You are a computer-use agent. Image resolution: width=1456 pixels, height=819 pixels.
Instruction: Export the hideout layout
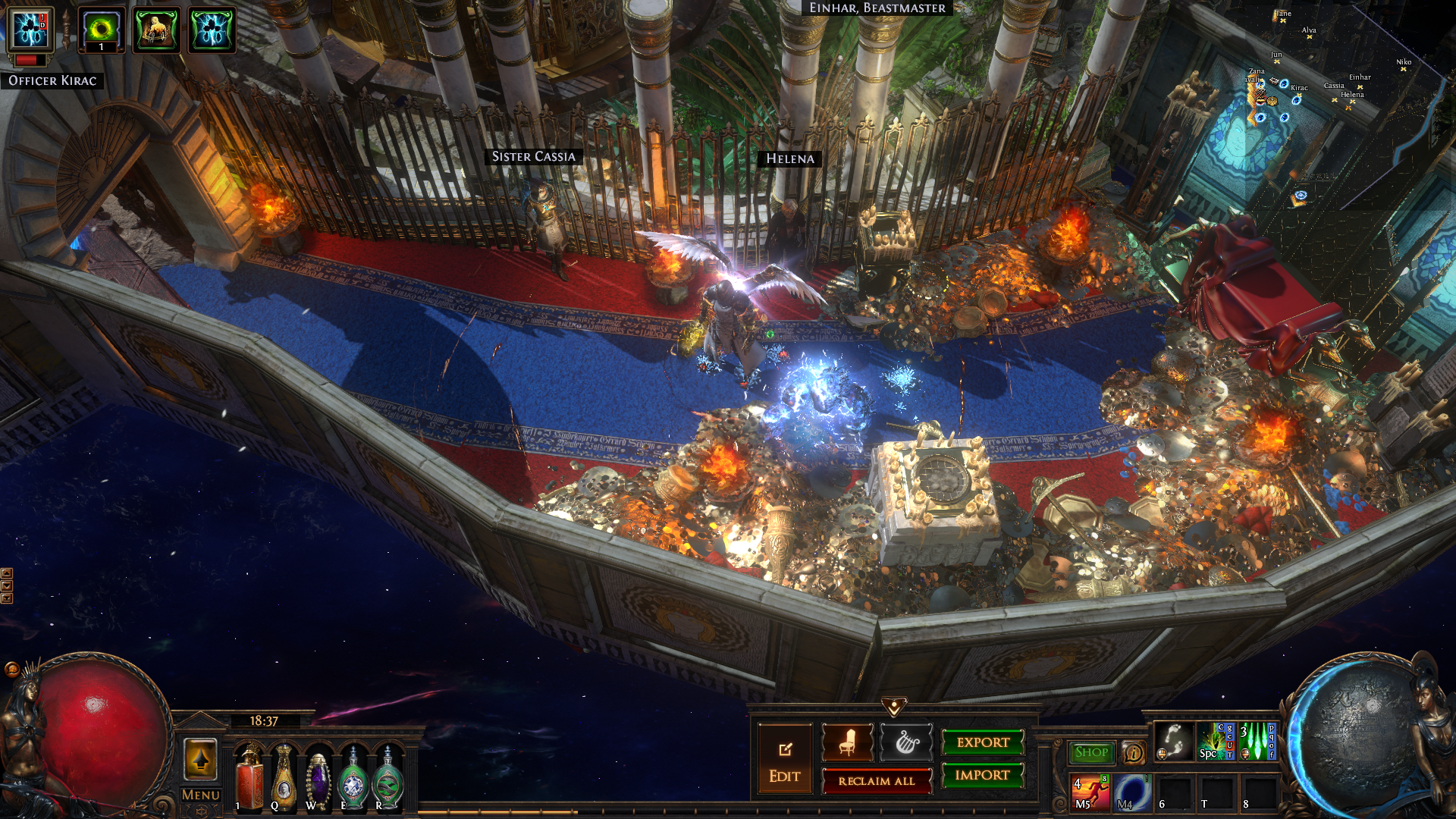point(983,742)
